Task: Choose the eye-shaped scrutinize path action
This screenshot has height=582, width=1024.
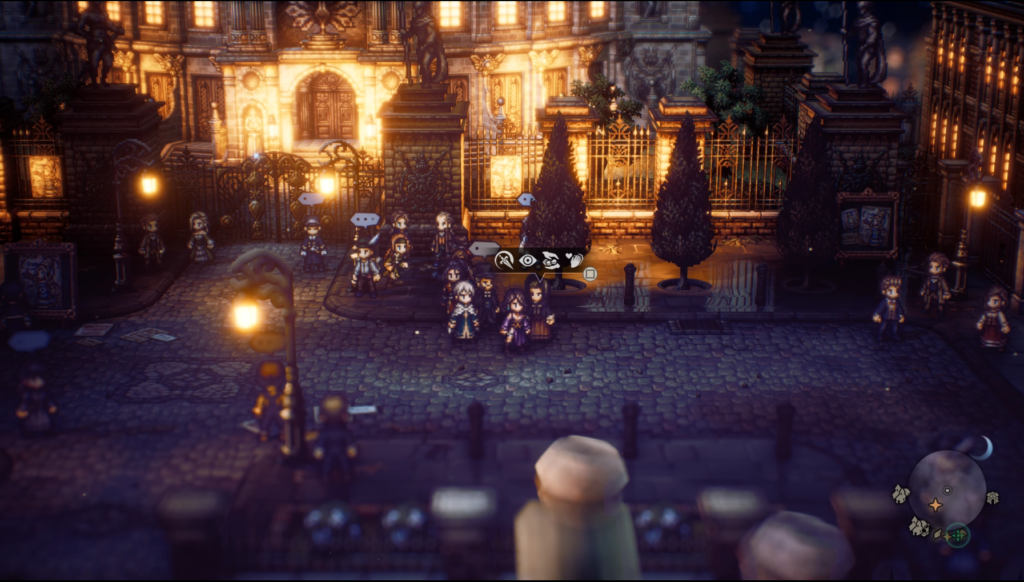Action: click(x=528, y=260)
